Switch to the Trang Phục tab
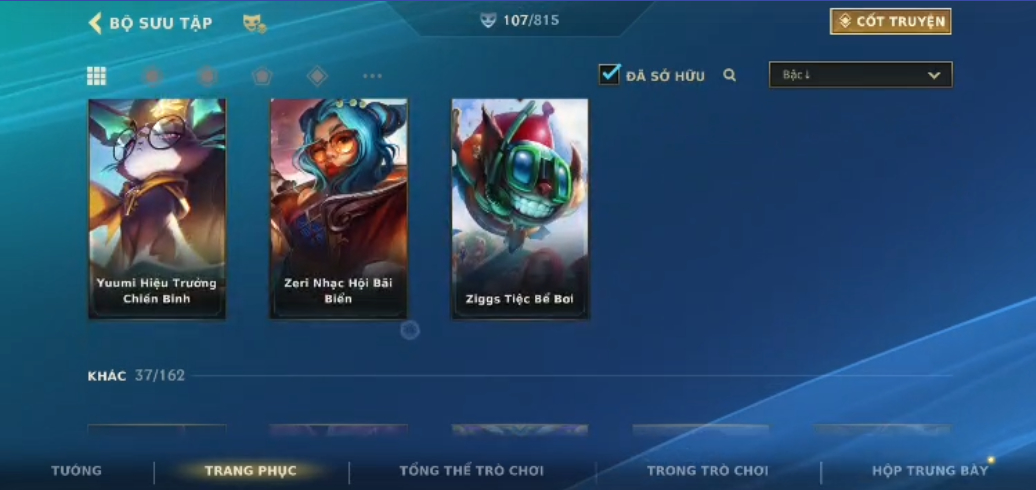The height and width of the screenshot is (490, 1036). click(x=250, y=470)
